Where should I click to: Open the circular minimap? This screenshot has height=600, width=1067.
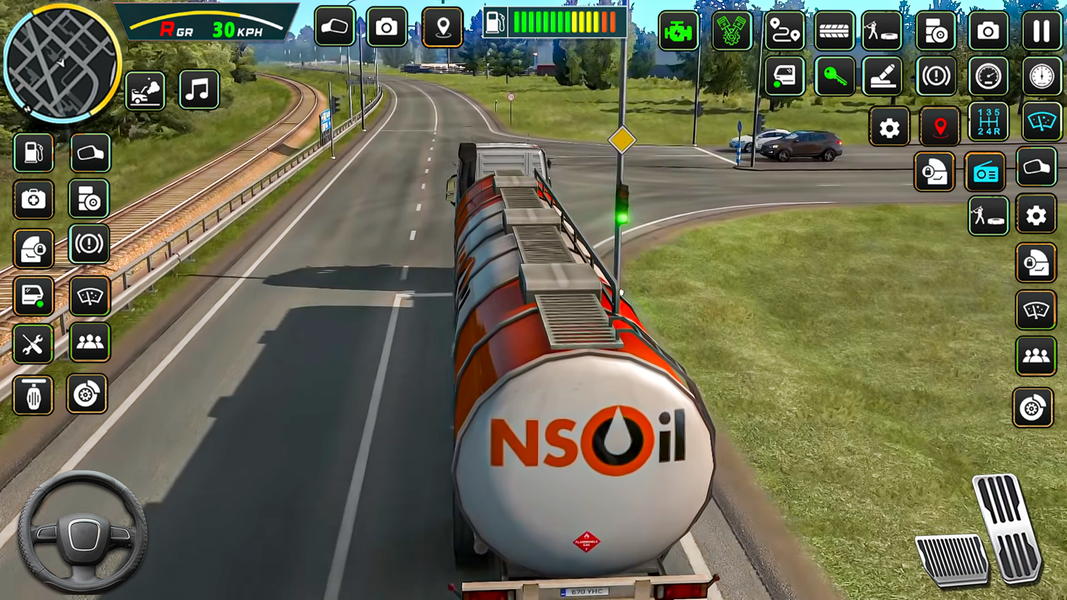click(62, 61)
